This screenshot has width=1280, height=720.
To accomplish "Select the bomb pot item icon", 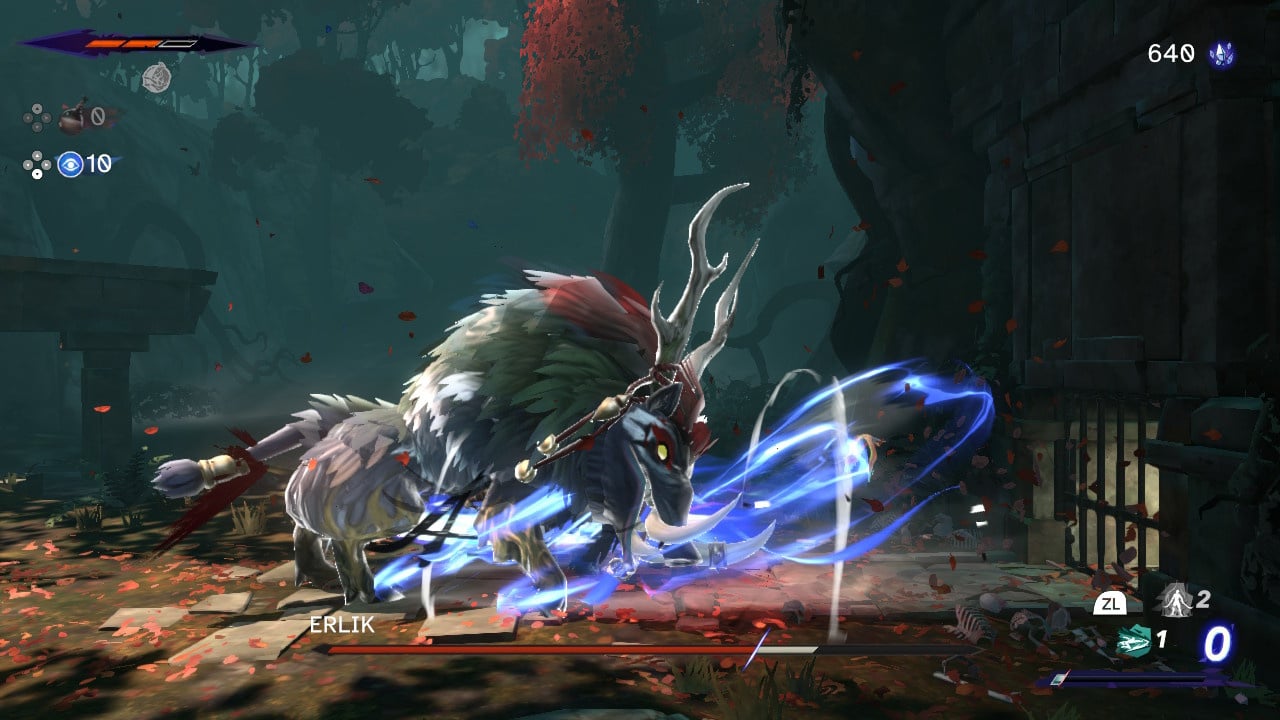I will coord(72,118).
